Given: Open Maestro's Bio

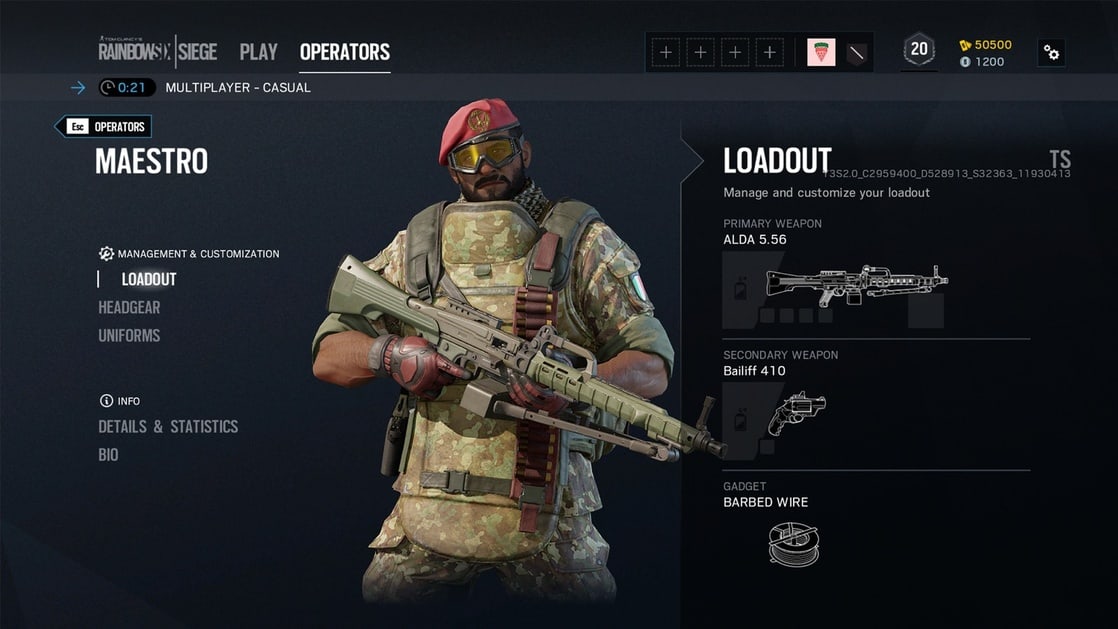Looking at the screenshot, I should click(x=108, y=455).
